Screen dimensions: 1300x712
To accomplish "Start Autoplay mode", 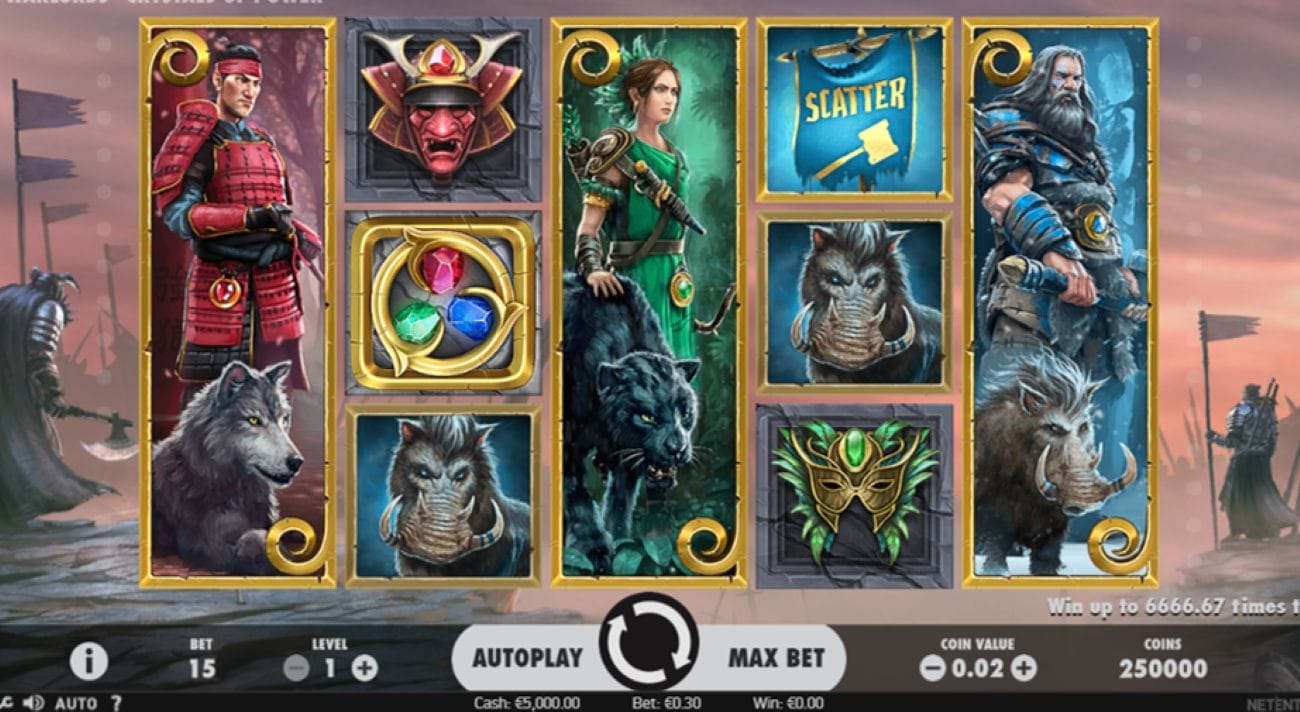I will 526,658.
